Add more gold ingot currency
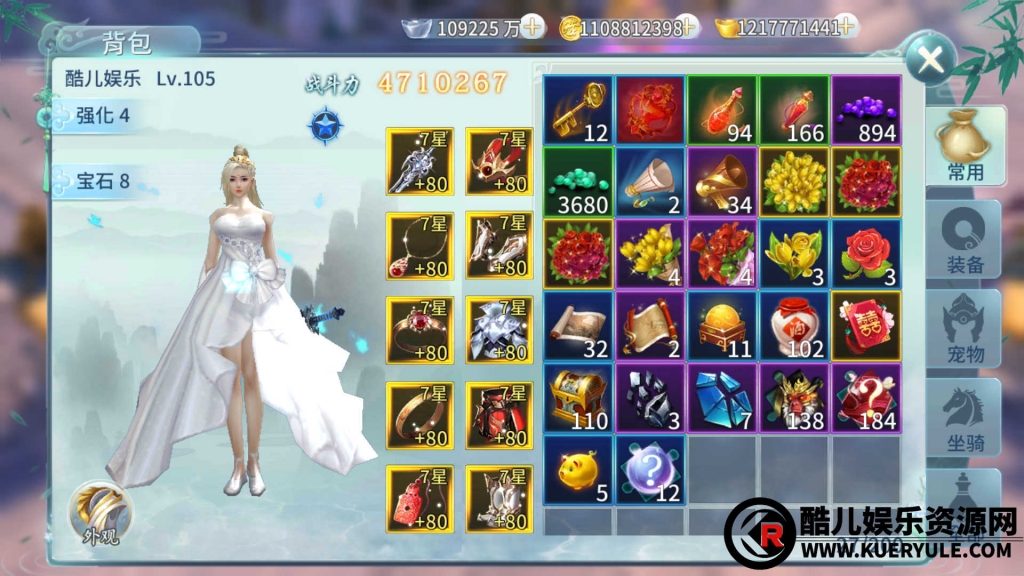Screen dimensions: 1024x576 coord(846,28)
